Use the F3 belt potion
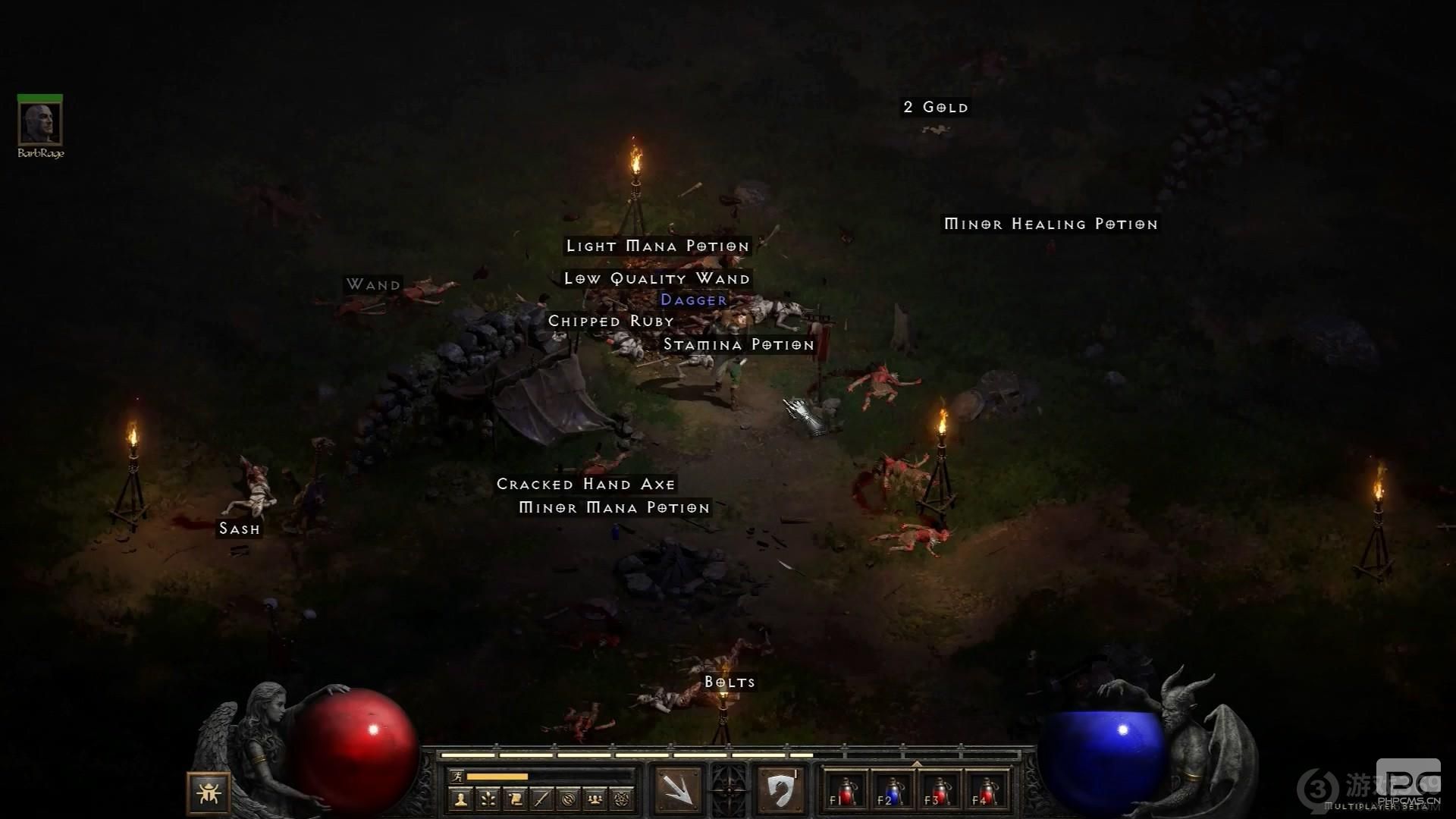 click(937, 791)
